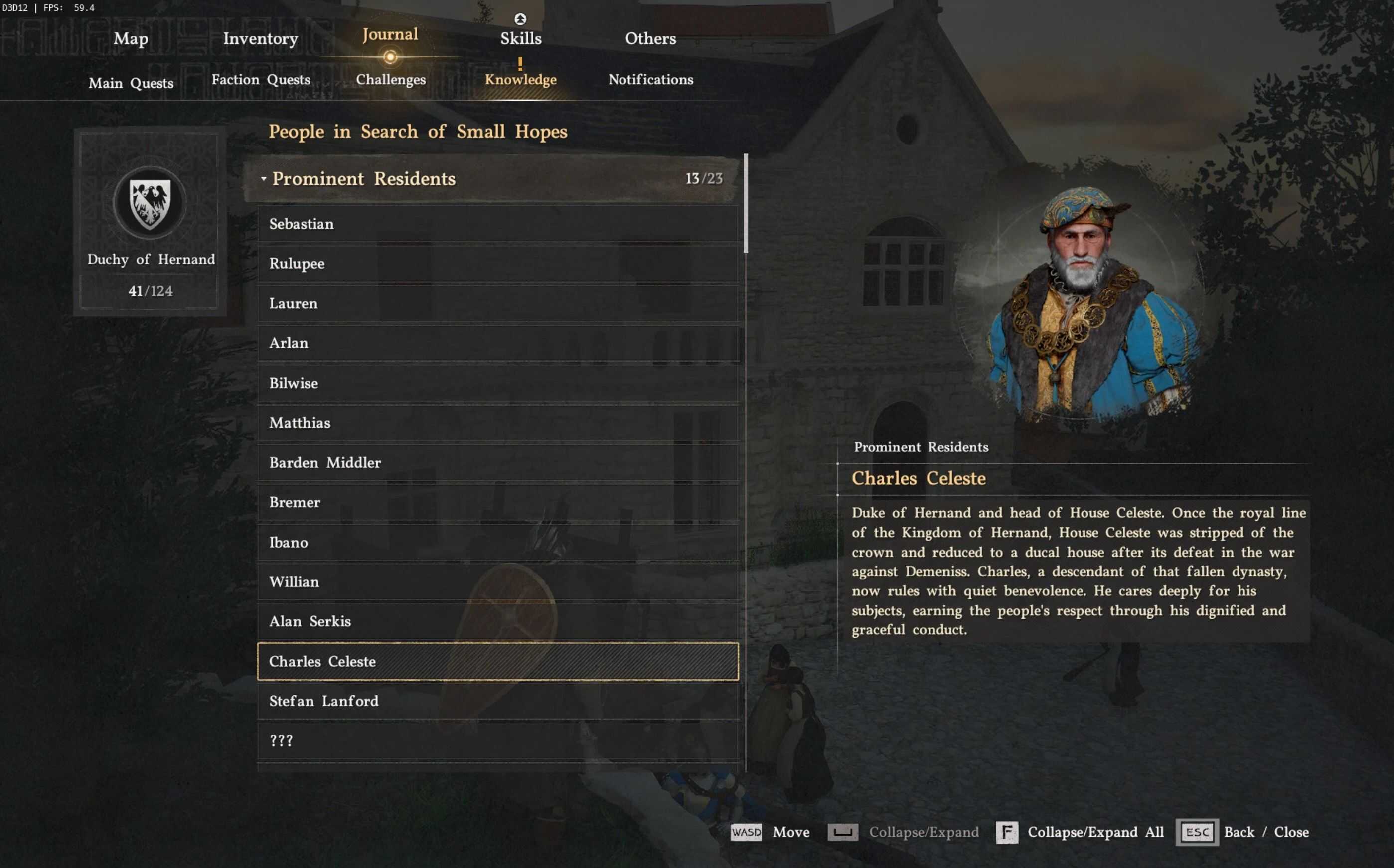Open the Notifications section
This screenshot has width=1394, height=868.
click(651, 80)
